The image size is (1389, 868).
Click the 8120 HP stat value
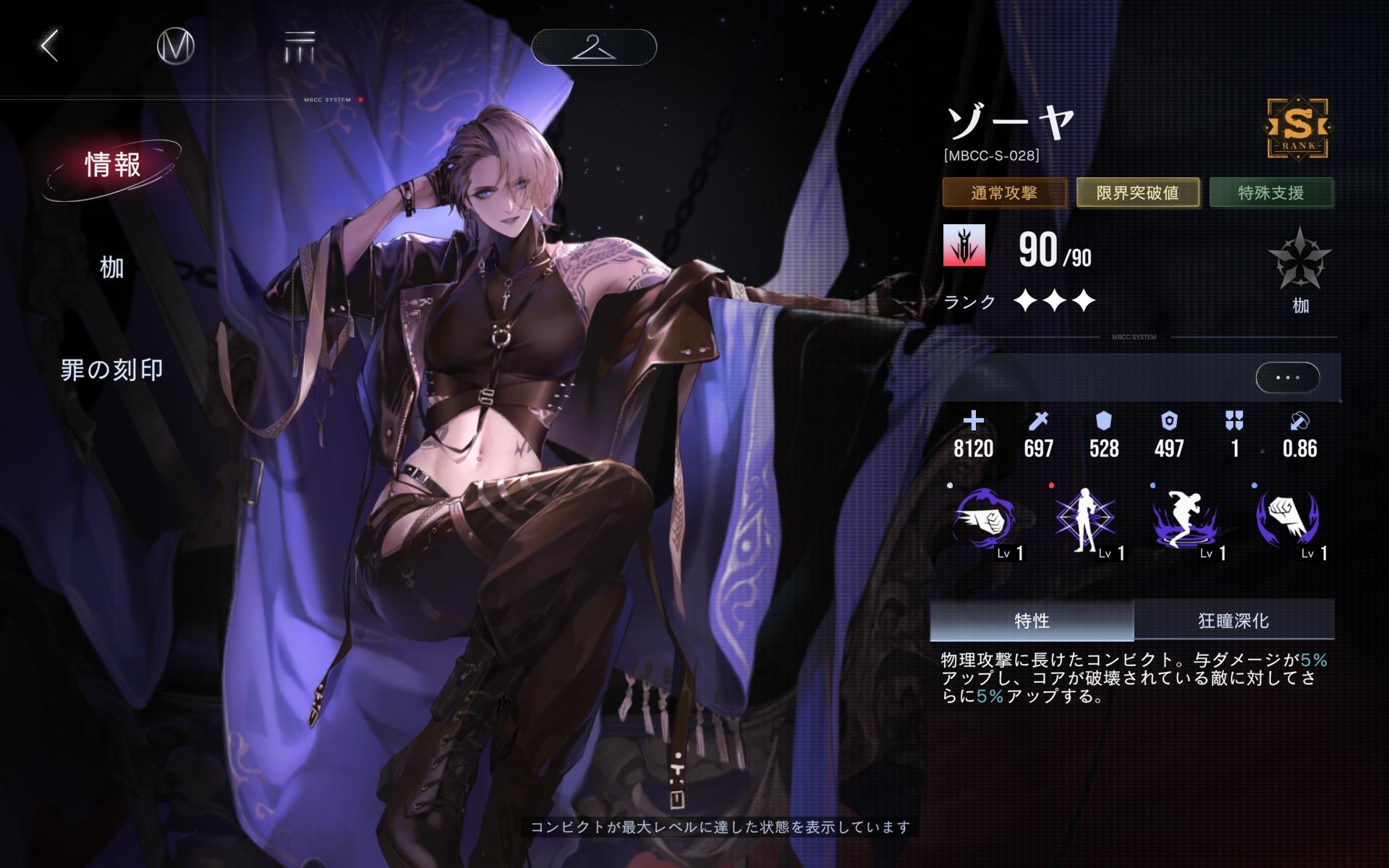tap(974, 448)
